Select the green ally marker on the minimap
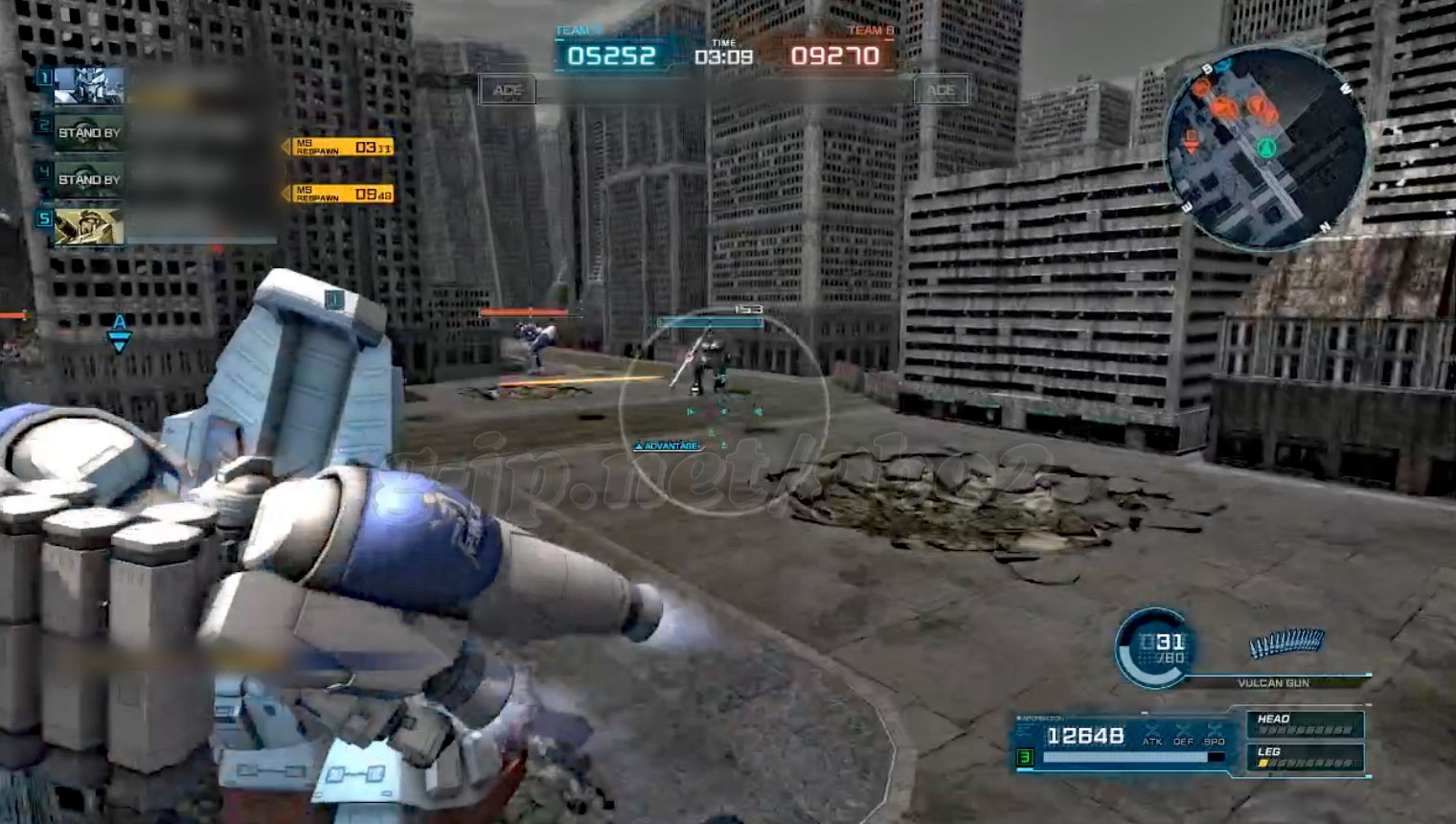 click(x=1266, y=148)
